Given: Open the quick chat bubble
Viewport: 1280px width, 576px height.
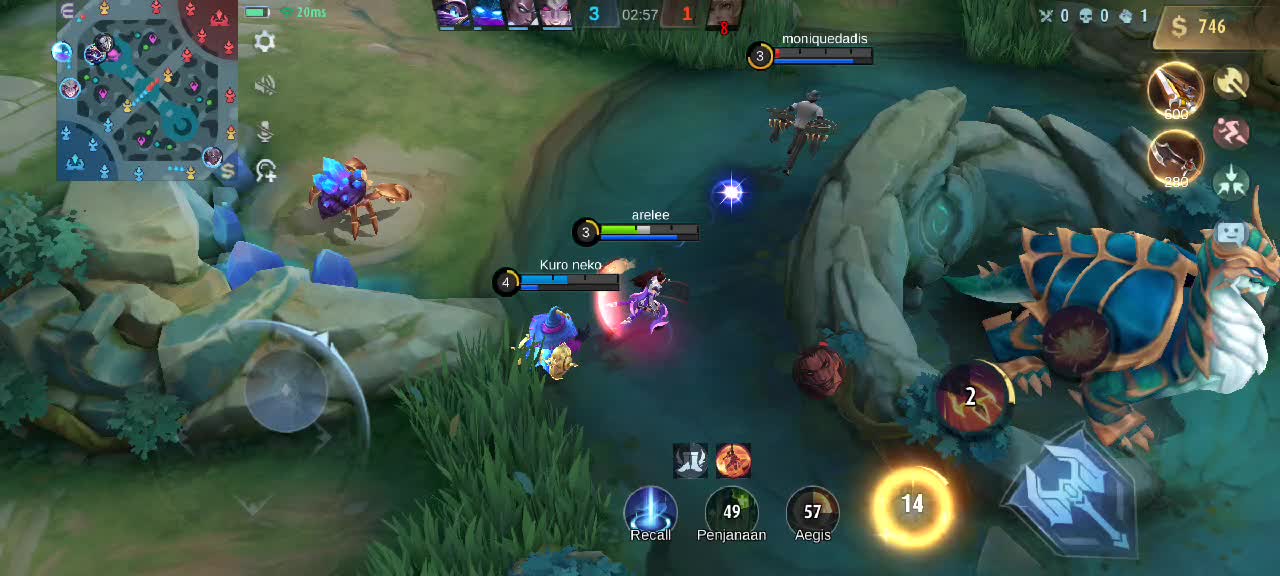Looking at the screenshot, I should 1230,235.
